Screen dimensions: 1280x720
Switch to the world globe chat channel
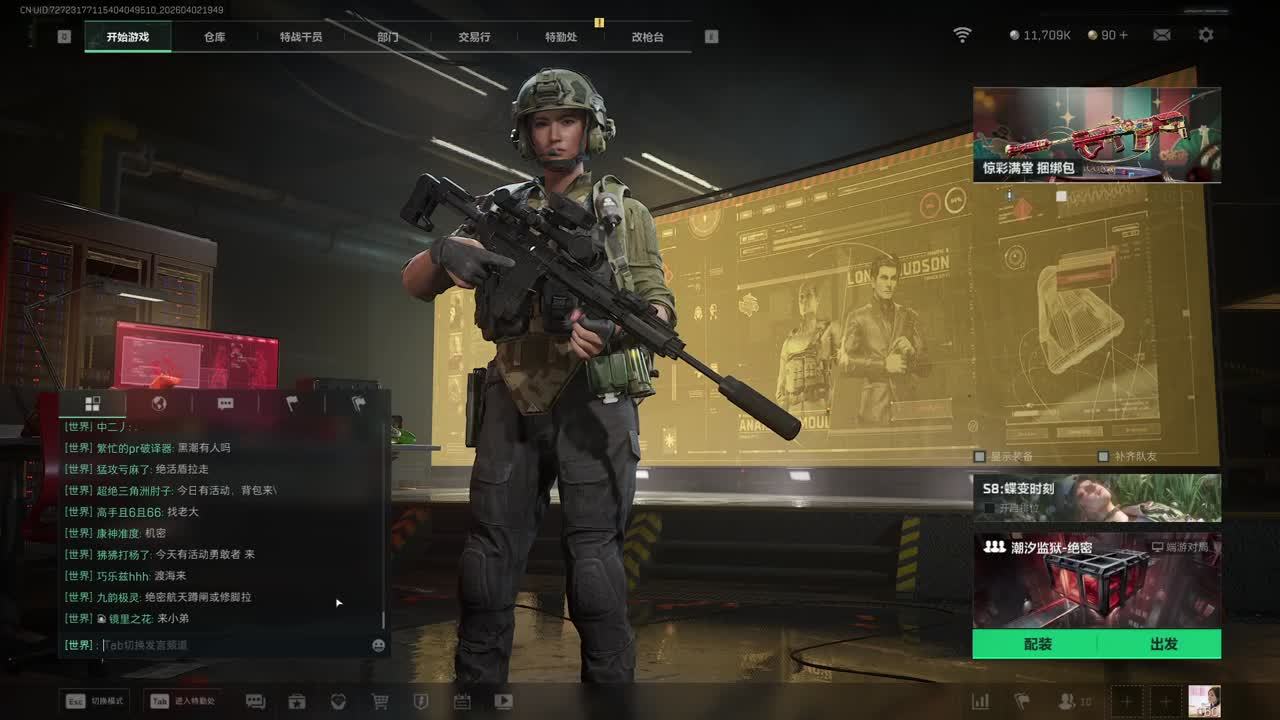click(158, 404)
